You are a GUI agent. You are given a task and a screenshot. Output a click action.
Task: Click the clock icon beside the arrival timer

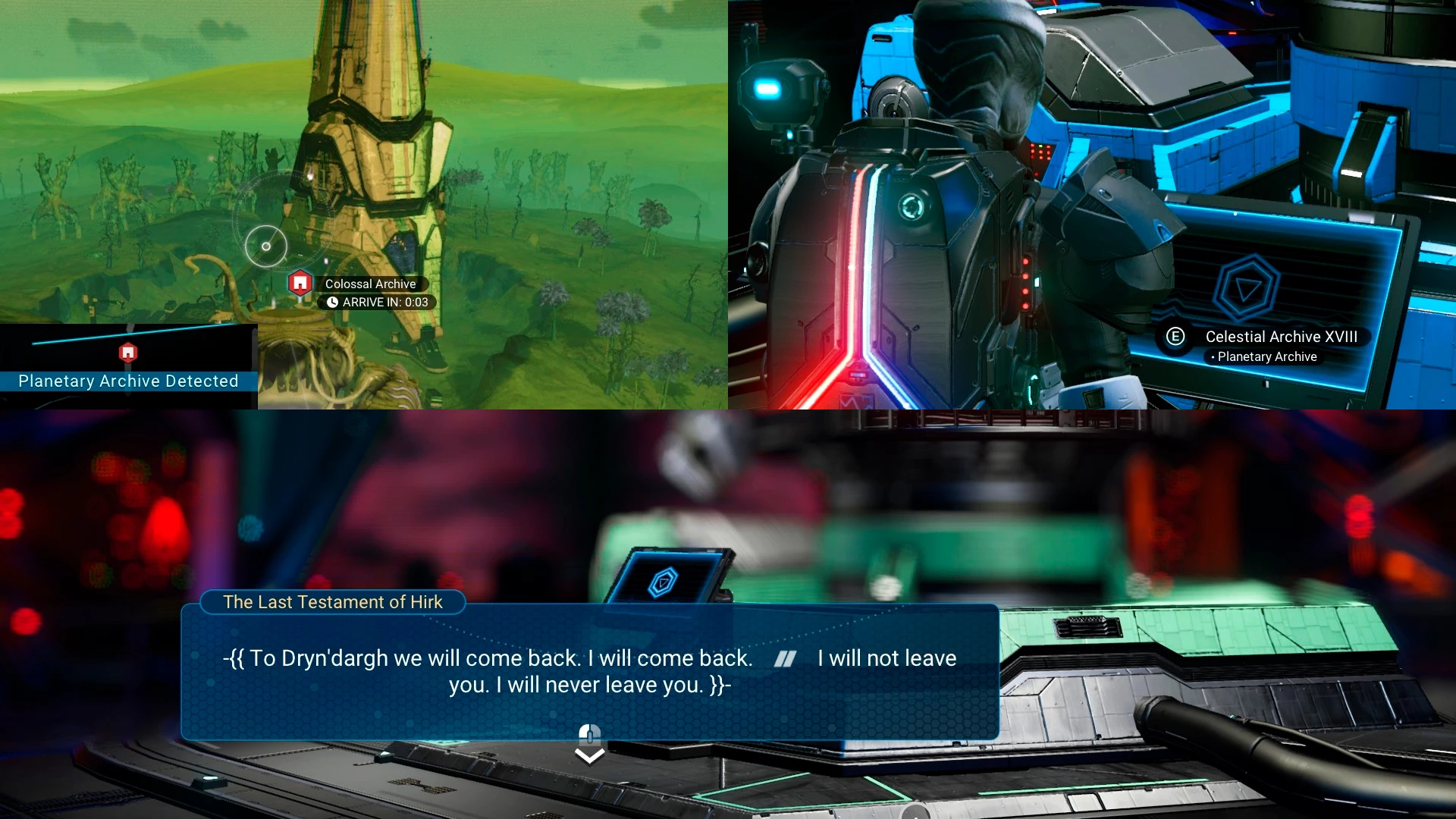coord(333,301)
